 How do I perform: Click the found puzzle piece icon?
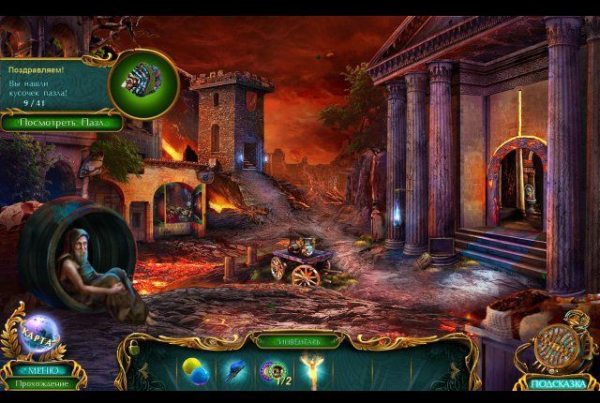click(142, 84)
